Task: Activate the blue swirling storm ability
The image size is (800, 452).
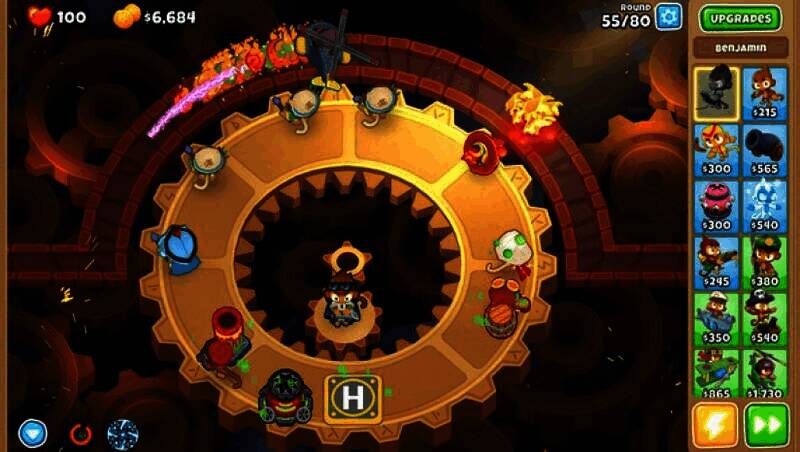Action: 123,434
